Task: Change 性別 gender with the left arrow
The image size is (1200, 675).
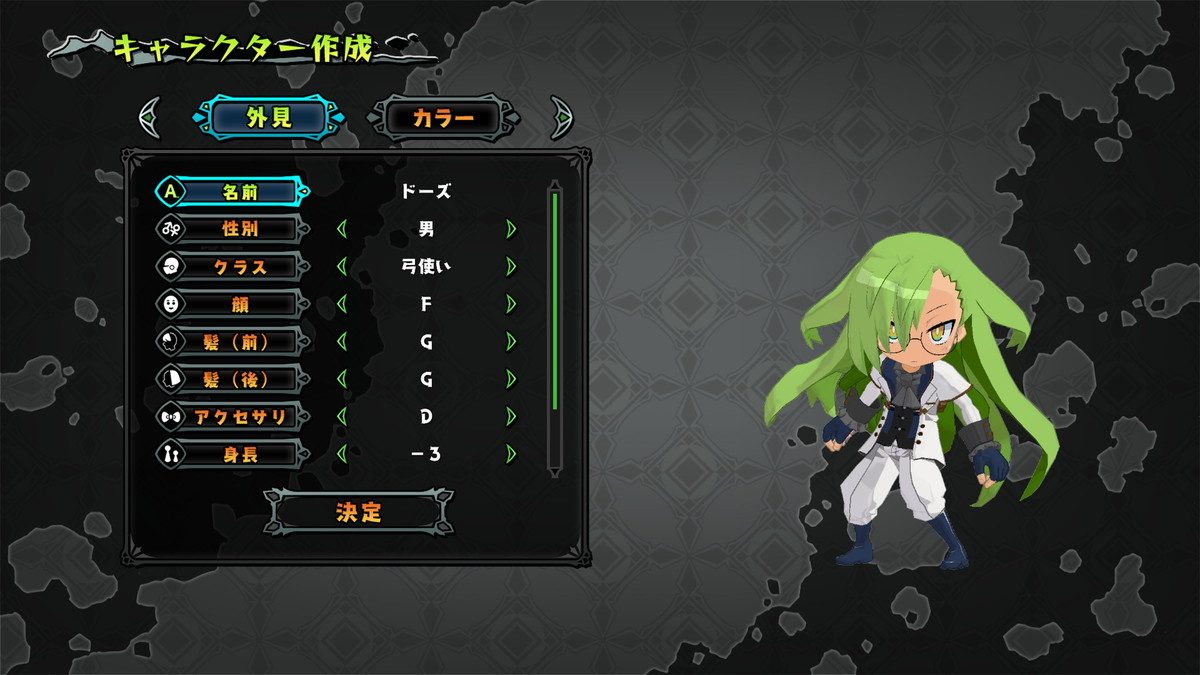Action: pos(342,229)
